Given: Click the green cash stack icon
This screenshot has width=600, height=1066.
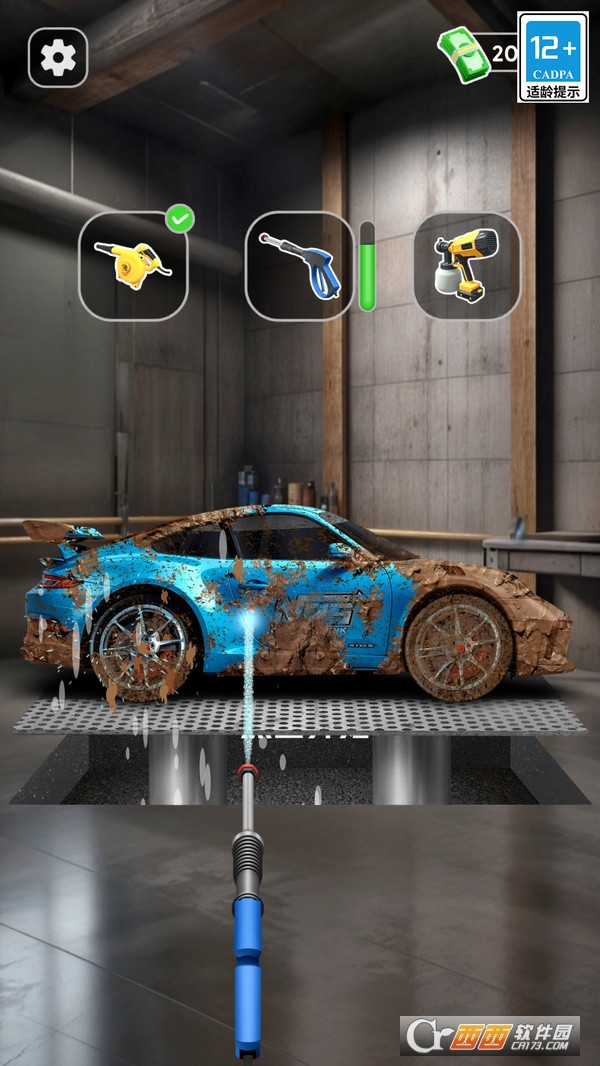Looking at the screenshot, I should pos(462,53).
